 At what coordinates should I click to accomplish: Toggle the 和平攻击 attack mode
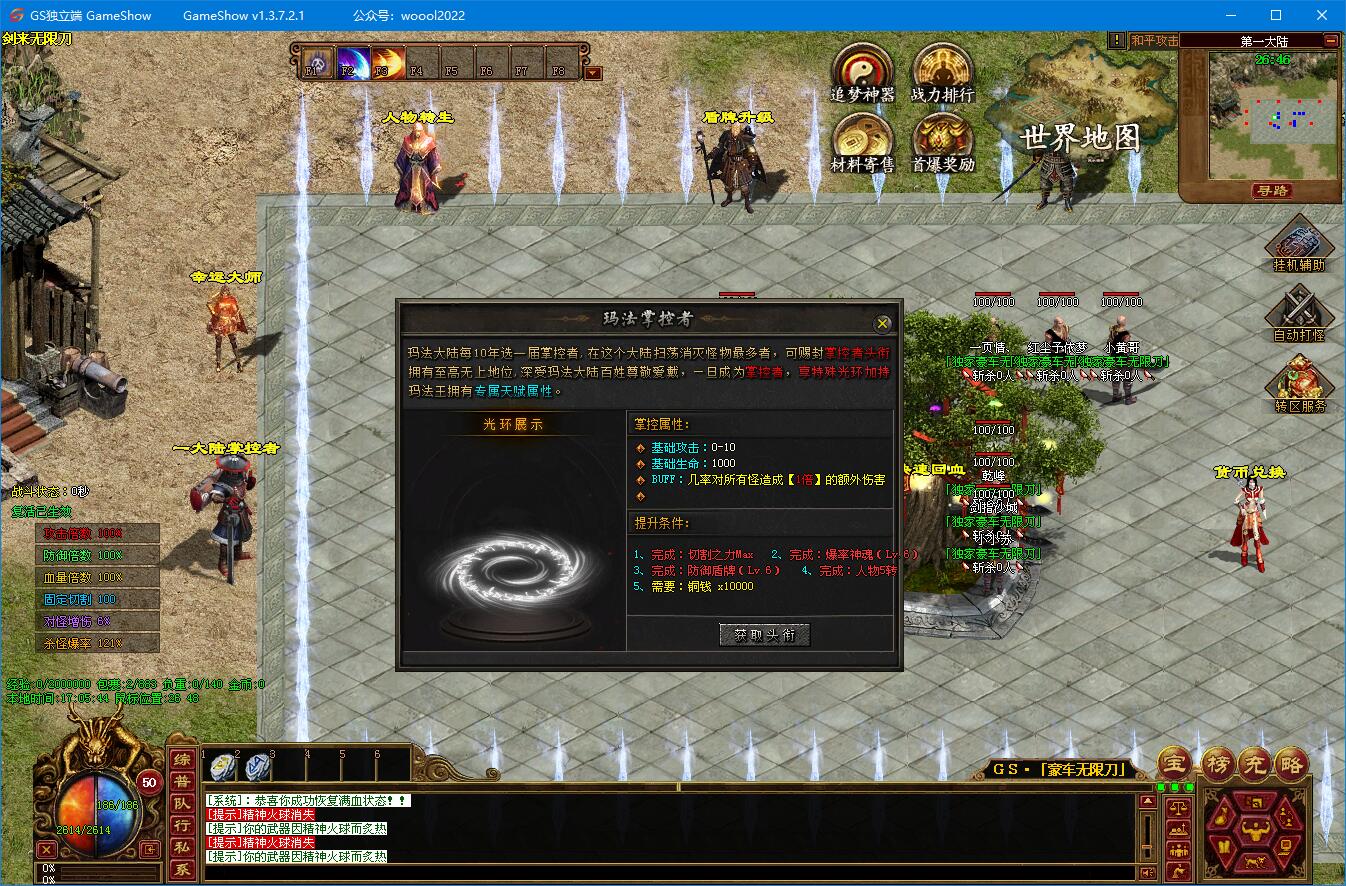coord(1154,41)
